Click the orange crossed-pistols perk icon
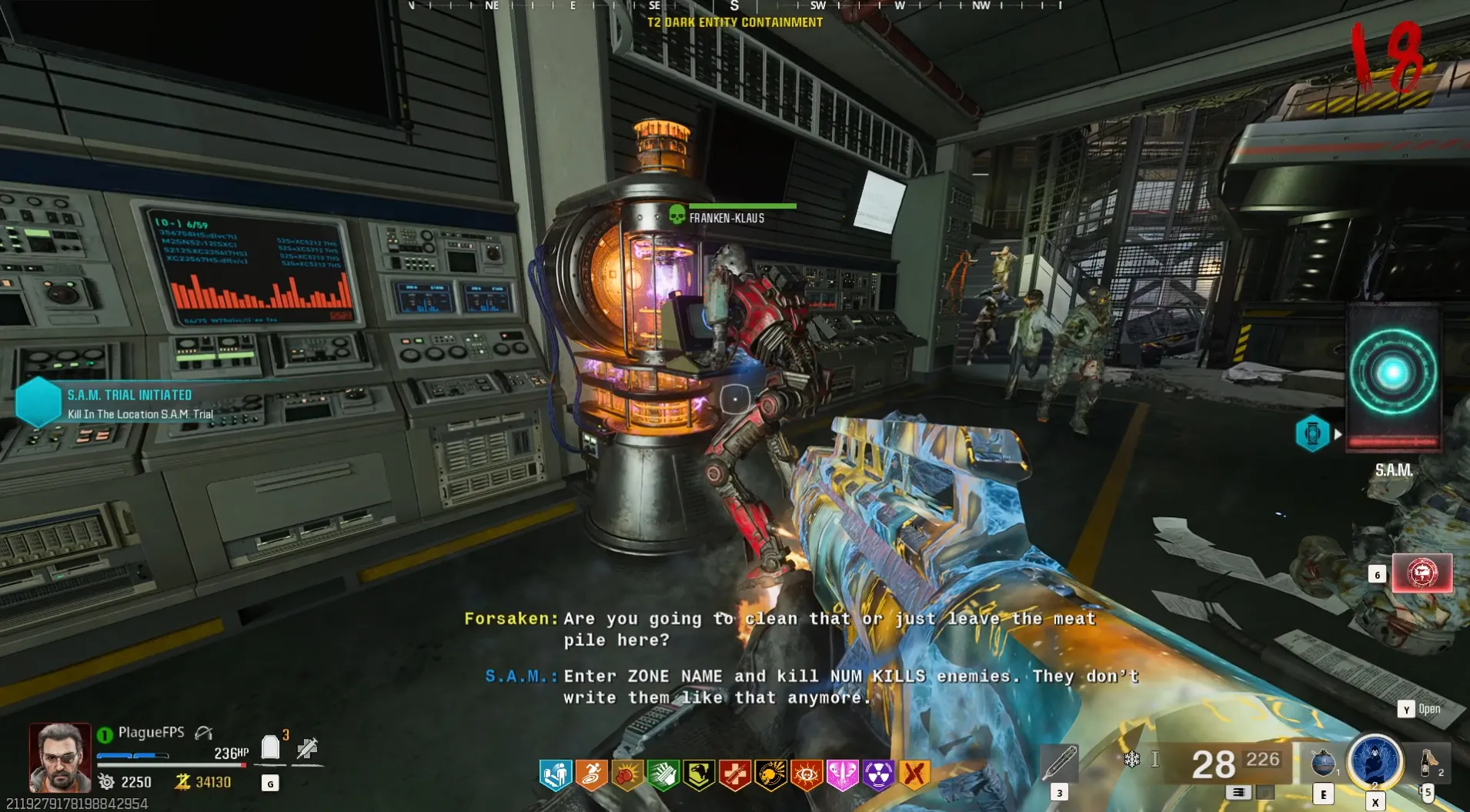Viewport: 1470px width, 812px height. coord(914,775)
